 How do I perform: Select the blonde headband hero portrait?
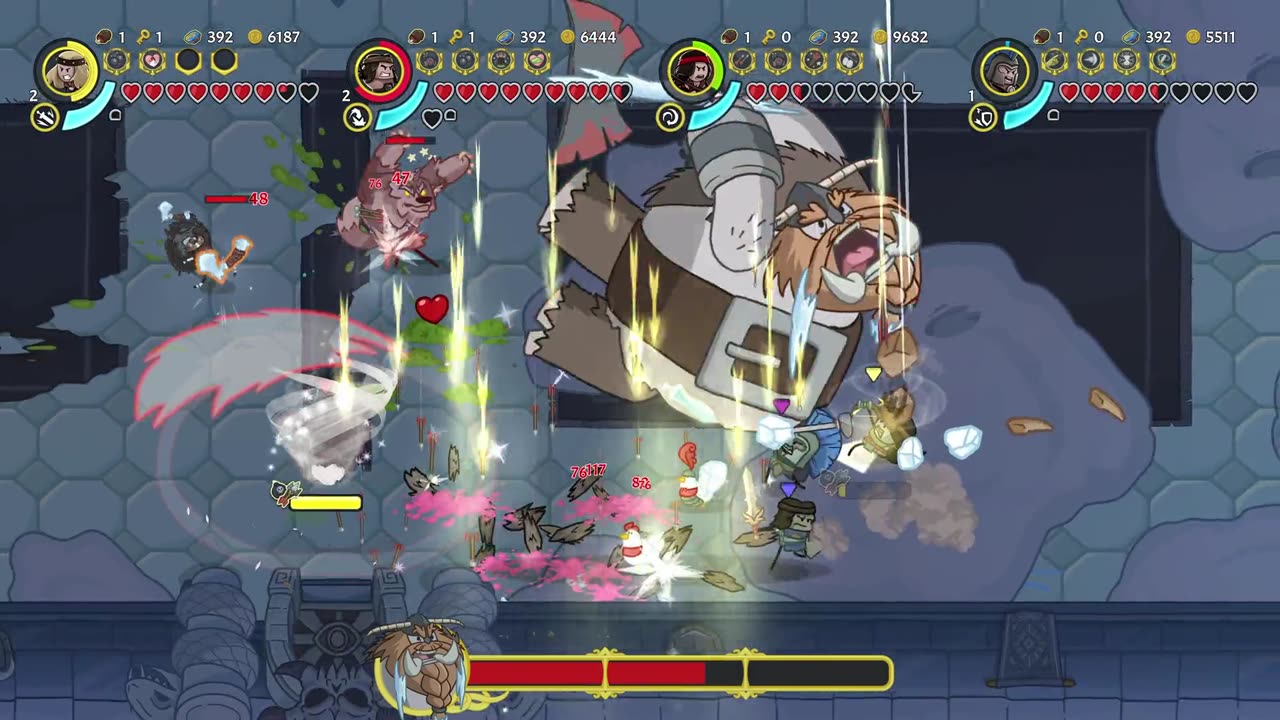tap(67, 70)
